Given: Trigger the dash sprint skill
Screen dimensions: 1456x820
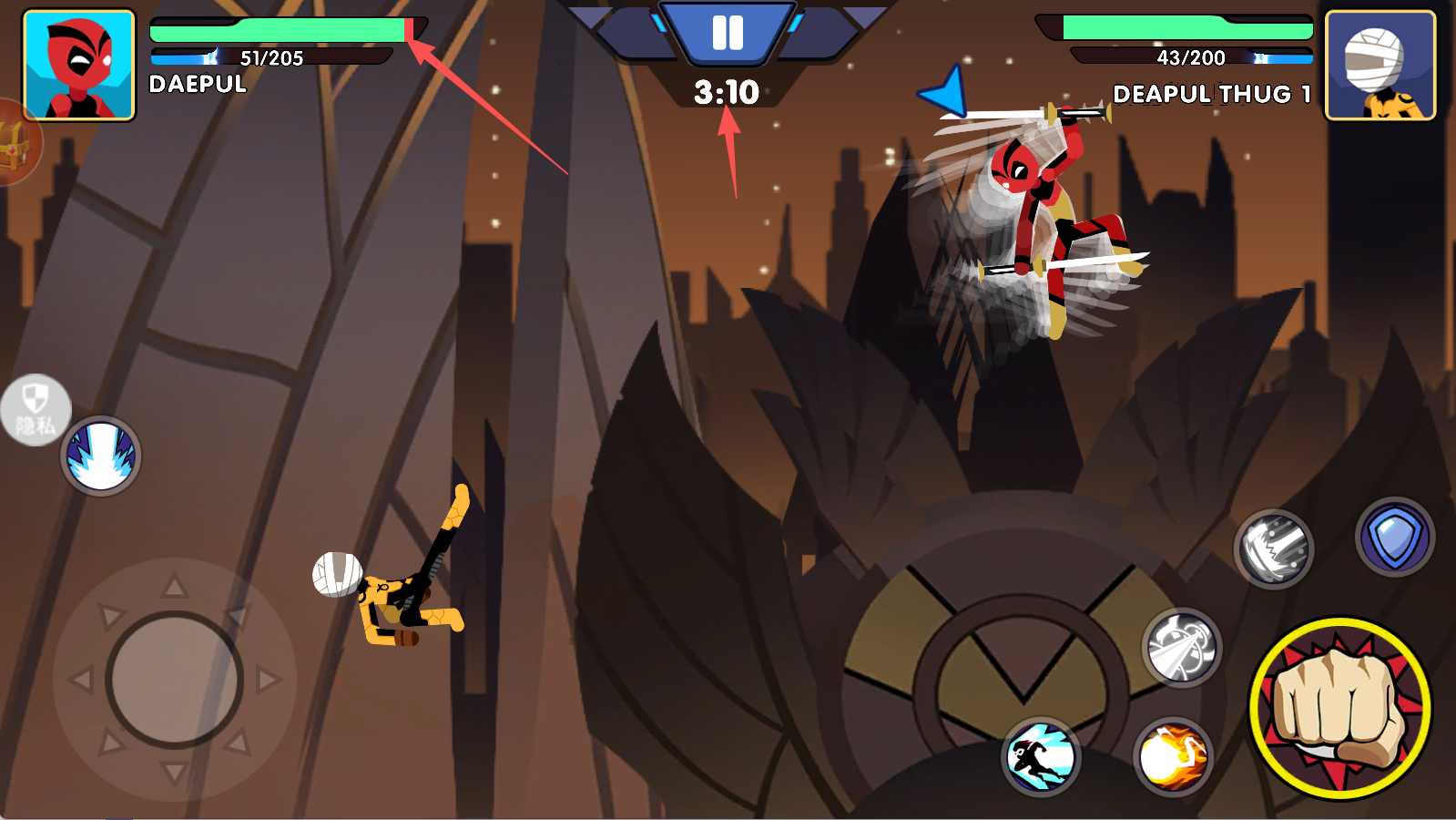Looking at the screenshot, I should 1041,757.
